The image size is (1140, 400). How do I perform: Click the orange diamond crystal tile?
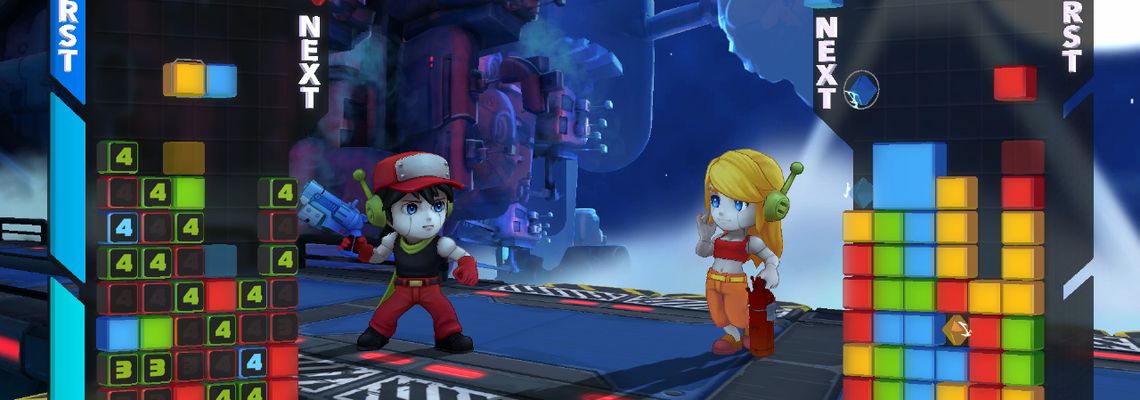955,327
